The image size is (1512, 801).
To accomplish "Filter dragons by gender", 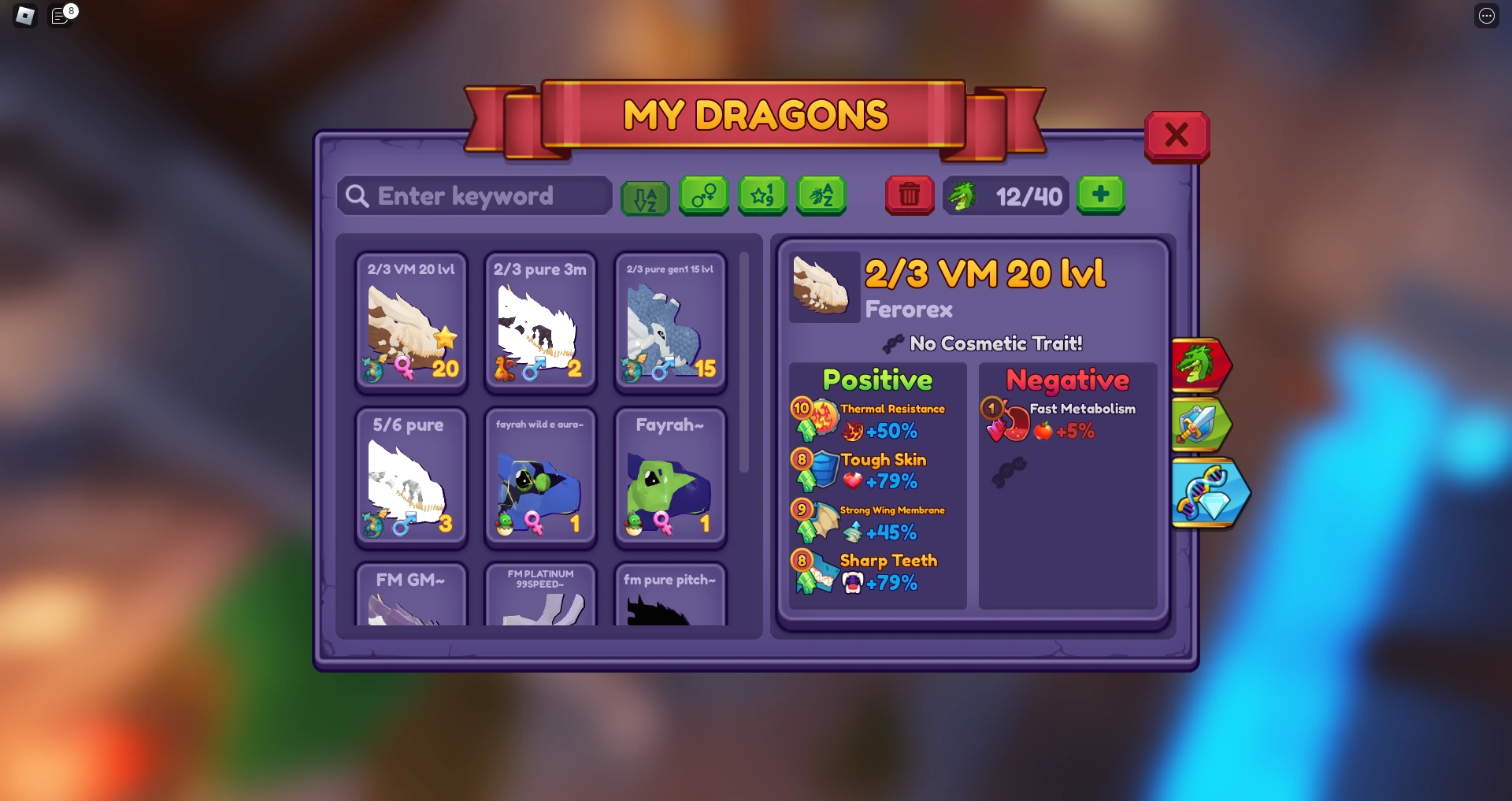I will click(703, 196).
